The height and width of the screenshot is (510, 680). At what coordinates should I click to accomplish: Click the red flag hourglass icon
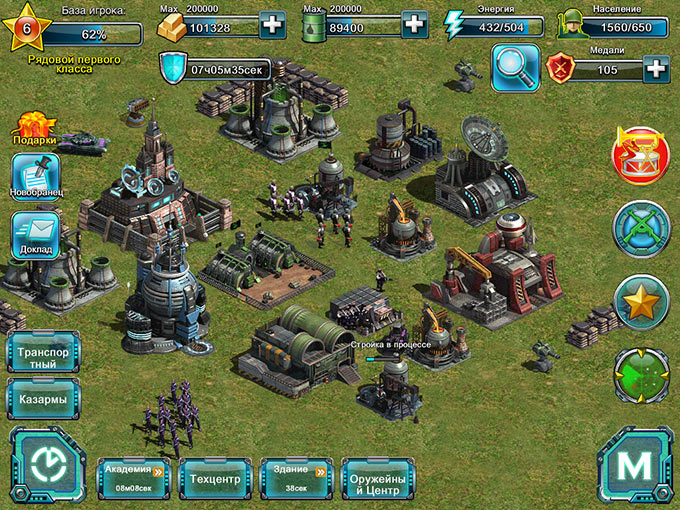pos(640,155)
